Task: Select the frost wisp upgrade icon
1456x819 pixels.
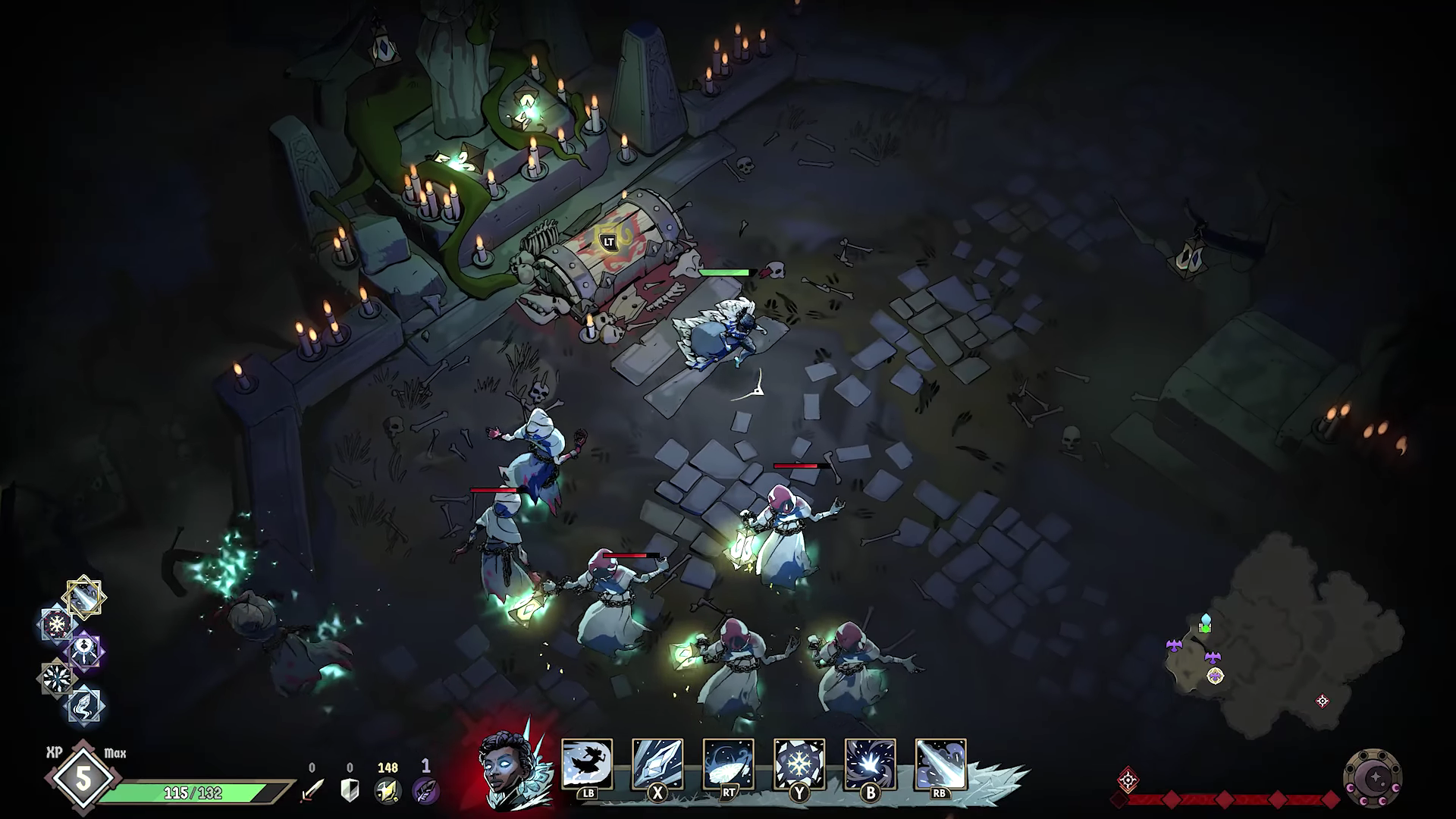Action: 84,704
